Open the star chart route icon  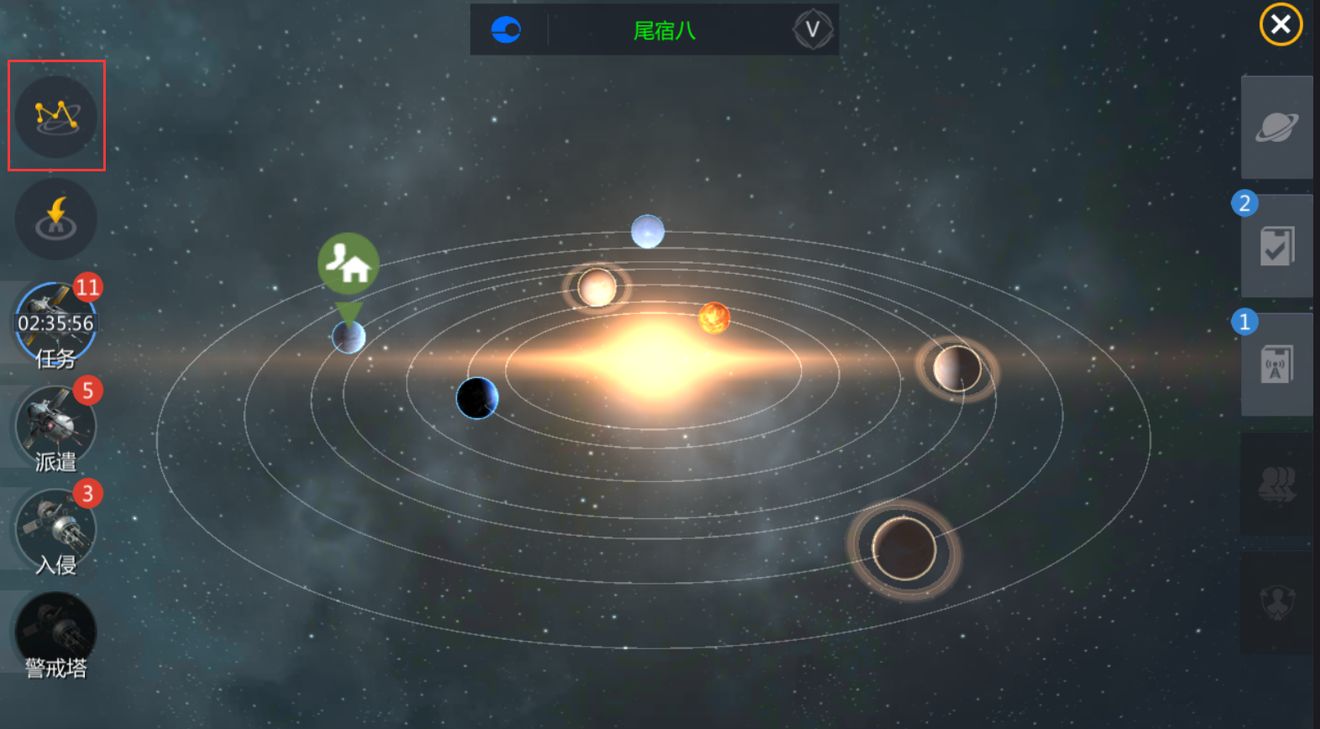click(57, 116)
